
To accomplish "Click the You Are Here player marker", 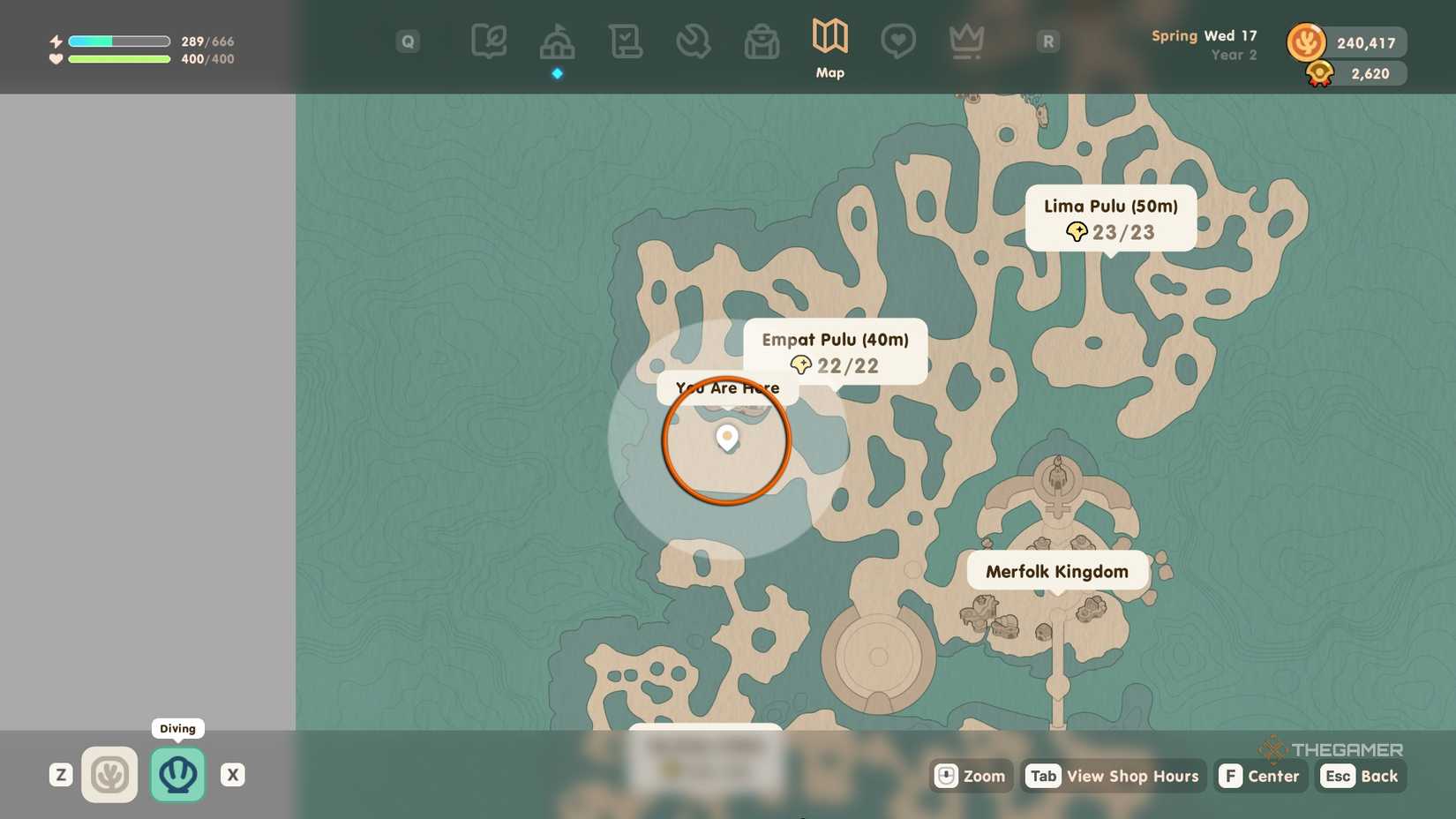I will click(x=726, y=437).
